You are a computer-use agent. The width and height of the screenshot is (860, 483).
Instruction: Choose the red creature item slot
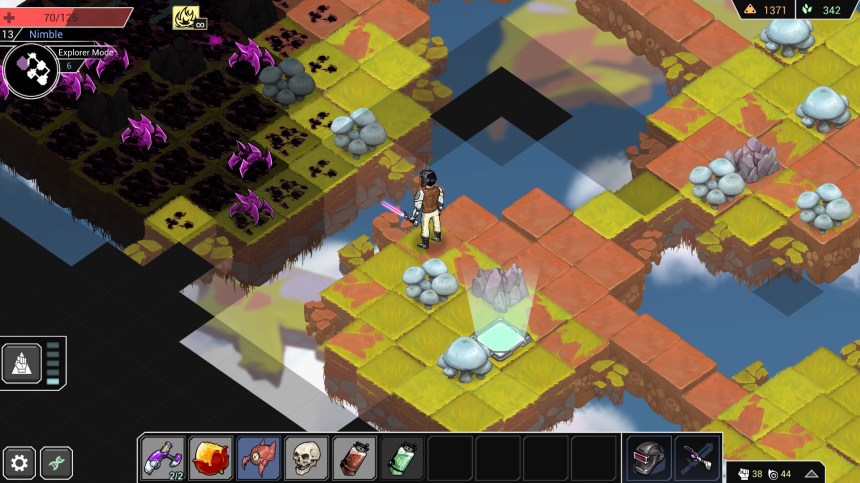(x=259, y=458)
